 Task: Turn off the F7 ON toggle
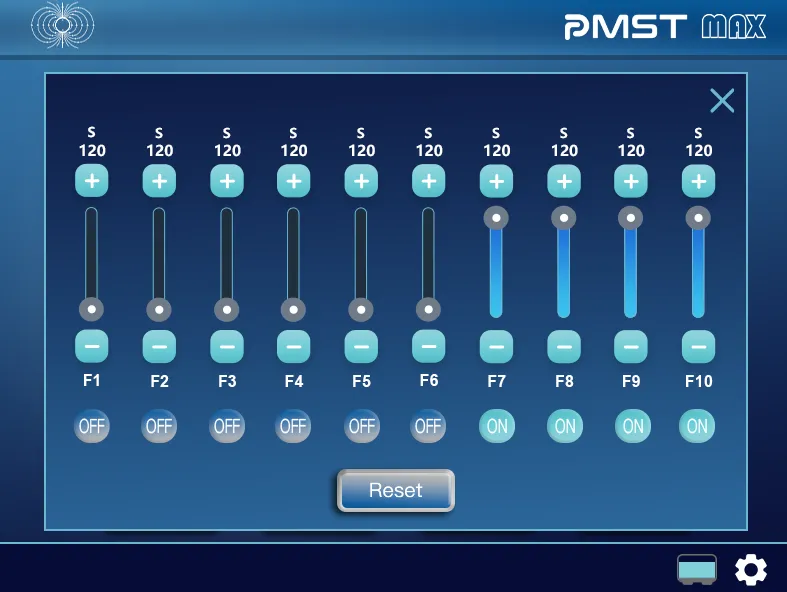pyautogui.click(x=497, y=426)
